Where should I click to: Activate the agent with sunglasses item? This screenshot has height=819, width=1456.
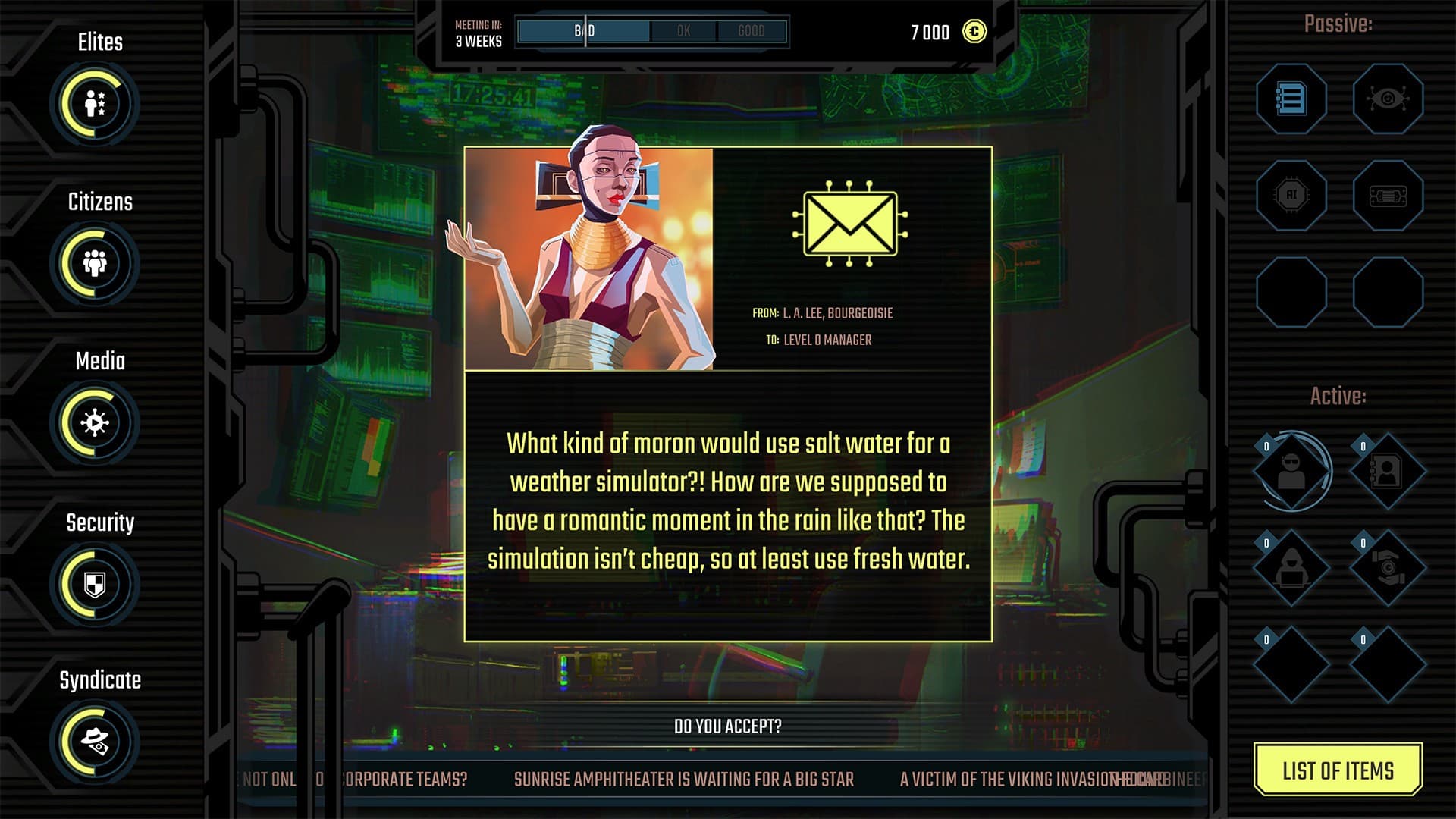pyautogui.click(x=1291, y=472)
